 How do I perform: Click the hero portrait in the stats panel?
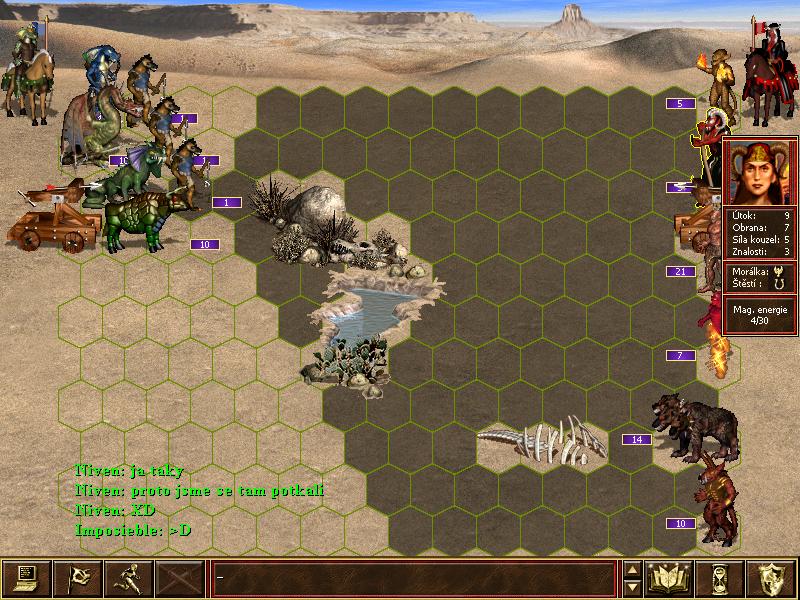[759, 172]
